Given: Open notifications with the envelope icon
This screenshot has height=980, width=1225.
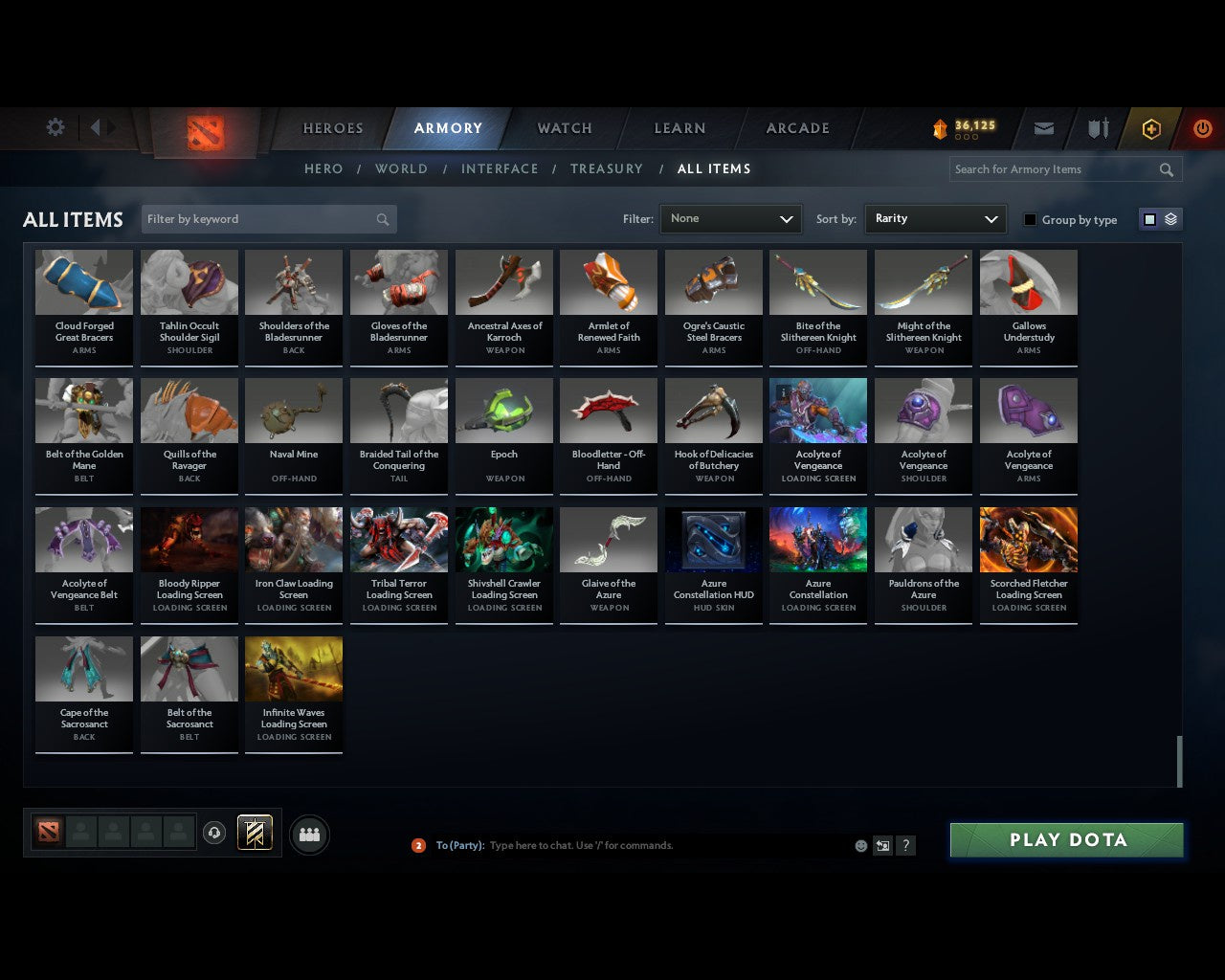Looking at the screenshot, I should coord(1043,128).
